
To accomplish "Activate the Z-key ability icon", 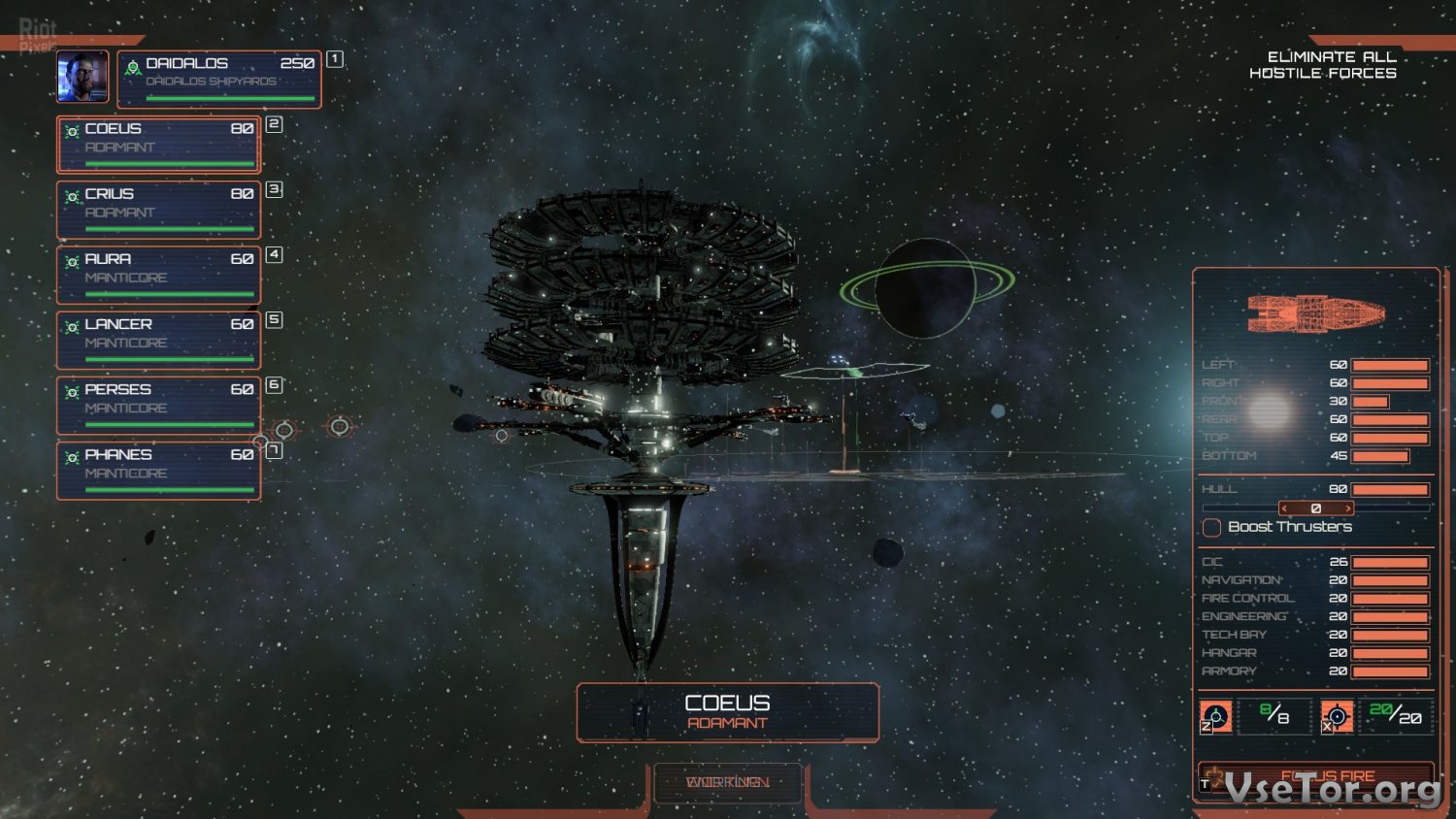I will point(1216,716).
